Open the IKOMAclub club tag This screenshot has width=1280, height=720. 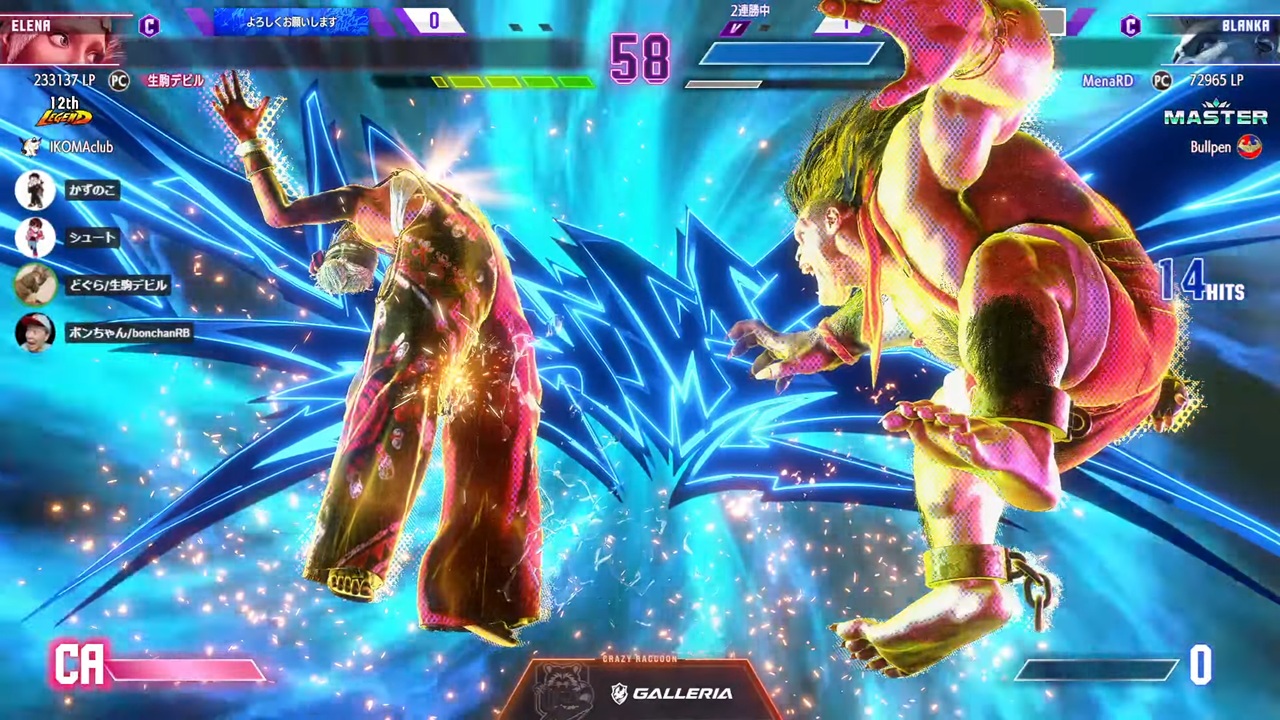tap(70, 147)
